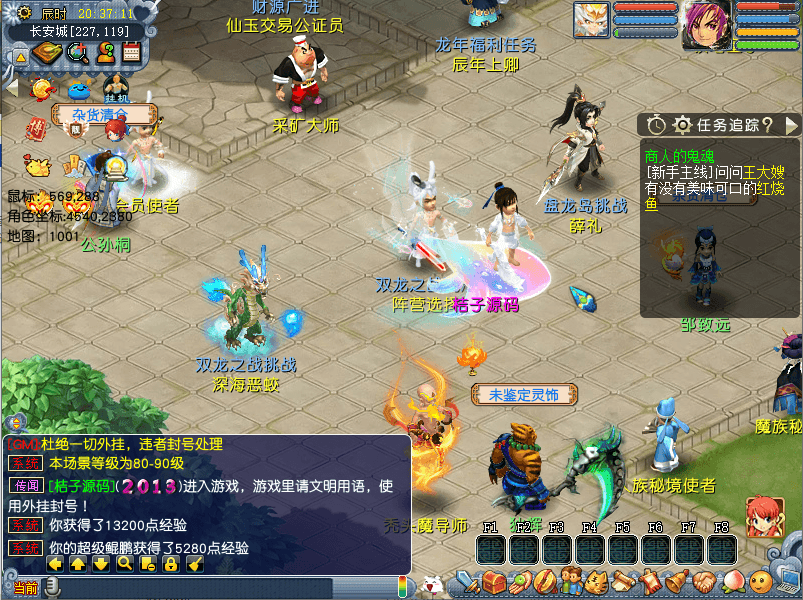Click the golden bell toolbar icon

coord(676,581)
